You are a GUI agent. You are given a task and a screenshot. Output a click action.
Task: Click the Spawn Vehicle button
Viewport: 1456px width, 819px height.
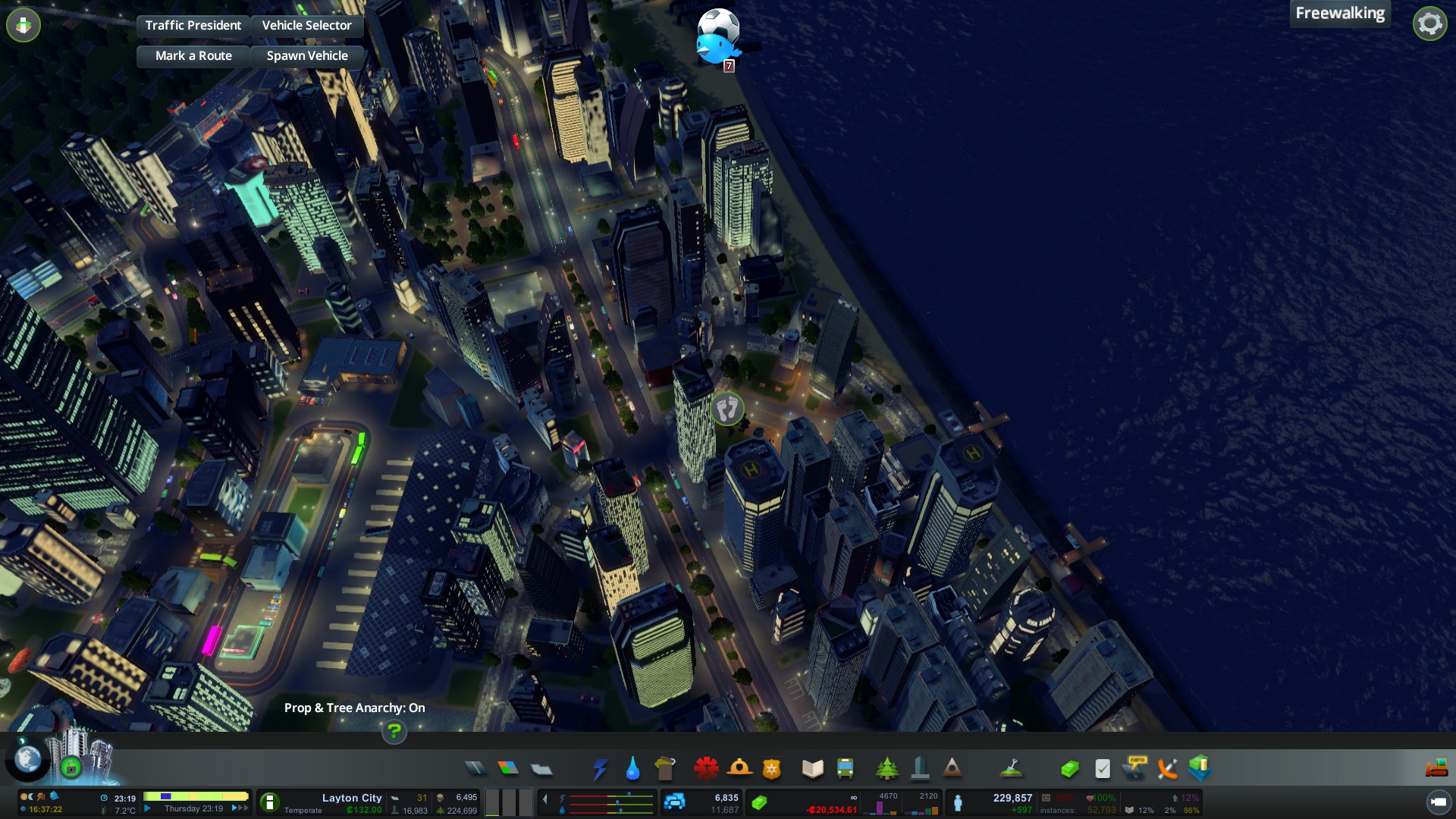[x=306, y=56]
